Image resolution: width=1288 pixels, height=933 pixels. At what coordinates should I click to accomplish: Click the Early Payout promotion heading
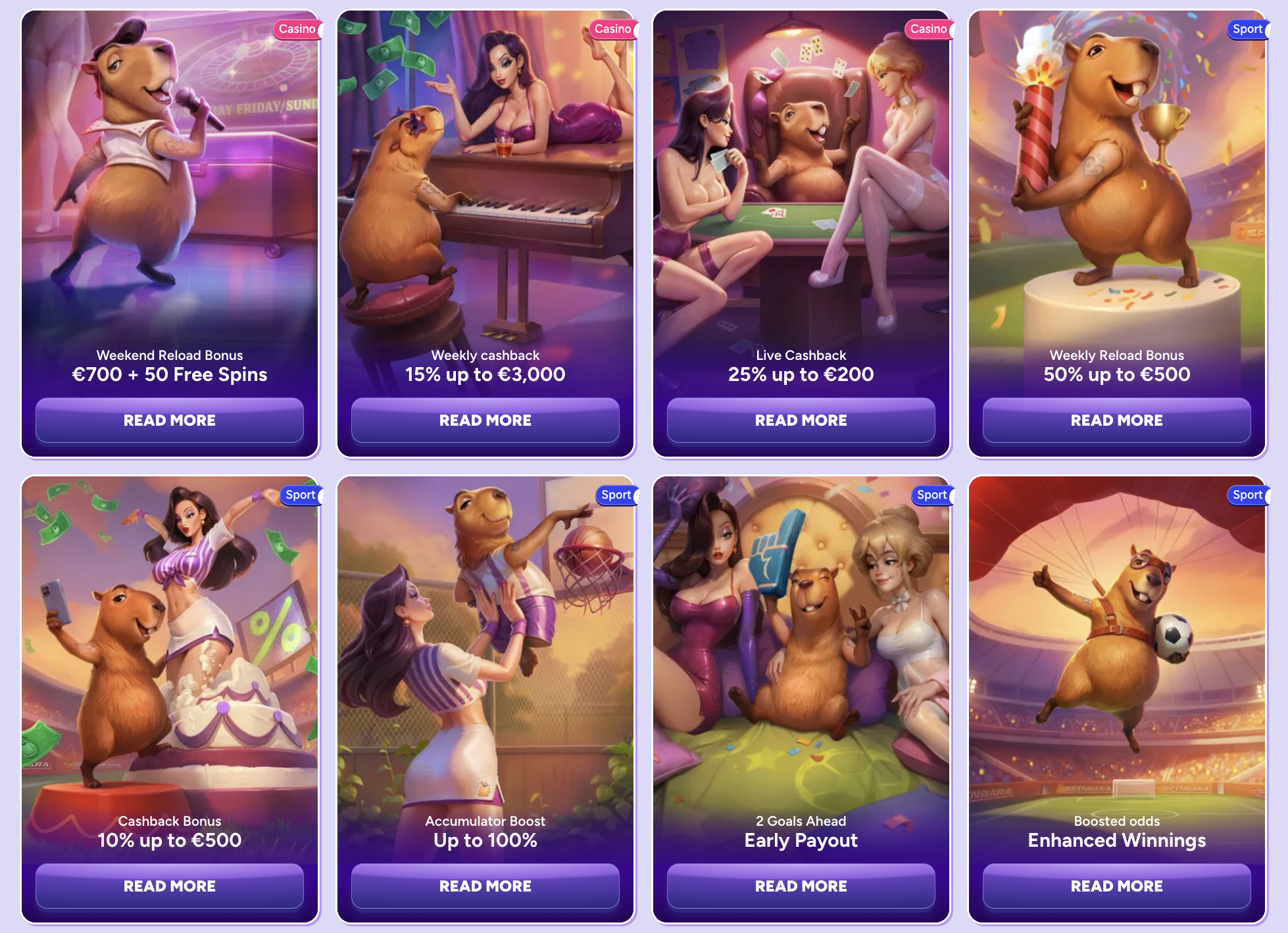click(801, 840)
